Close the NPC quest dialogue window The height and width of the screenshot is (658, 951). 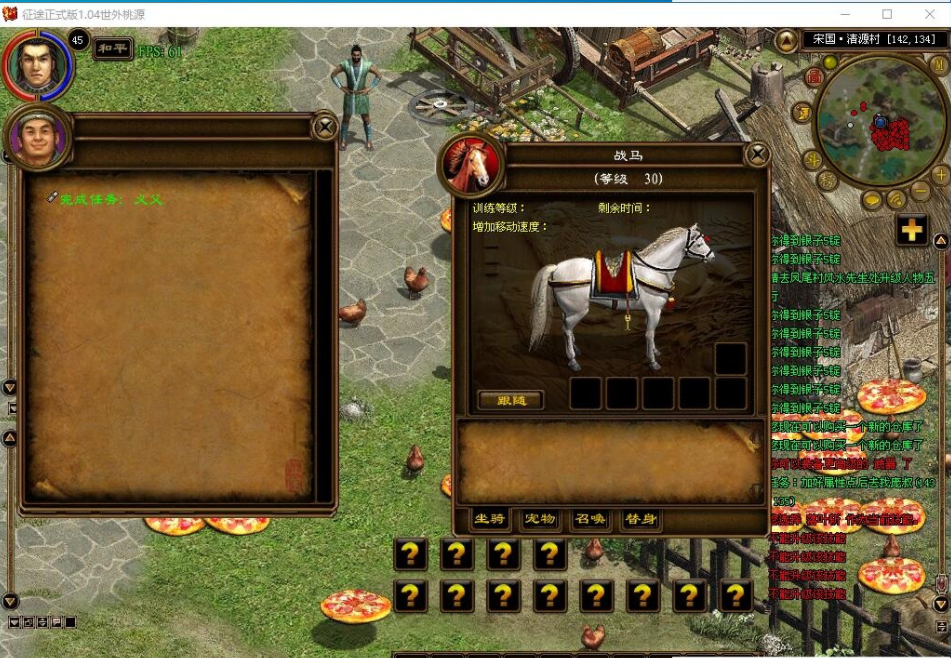(324, 126)
